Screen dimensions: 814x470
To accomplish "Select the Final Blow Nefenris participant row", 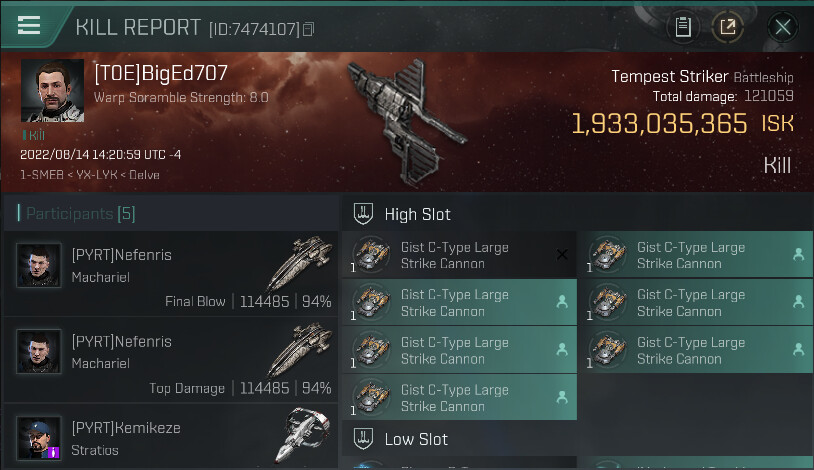I will (x=176, y=275).
